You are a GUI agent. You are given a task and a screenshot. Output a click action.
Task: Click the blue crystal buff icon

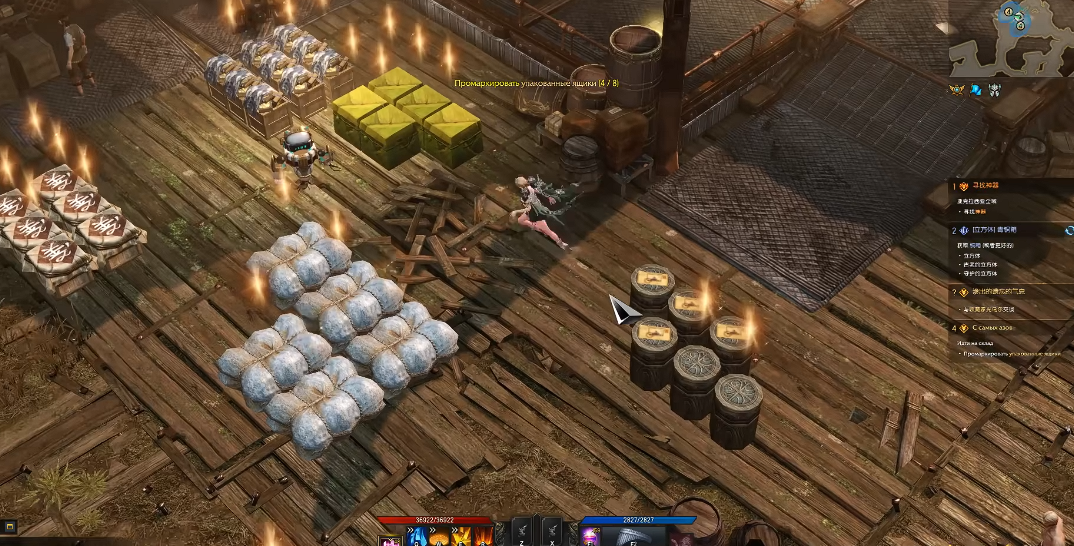point(975,90)
